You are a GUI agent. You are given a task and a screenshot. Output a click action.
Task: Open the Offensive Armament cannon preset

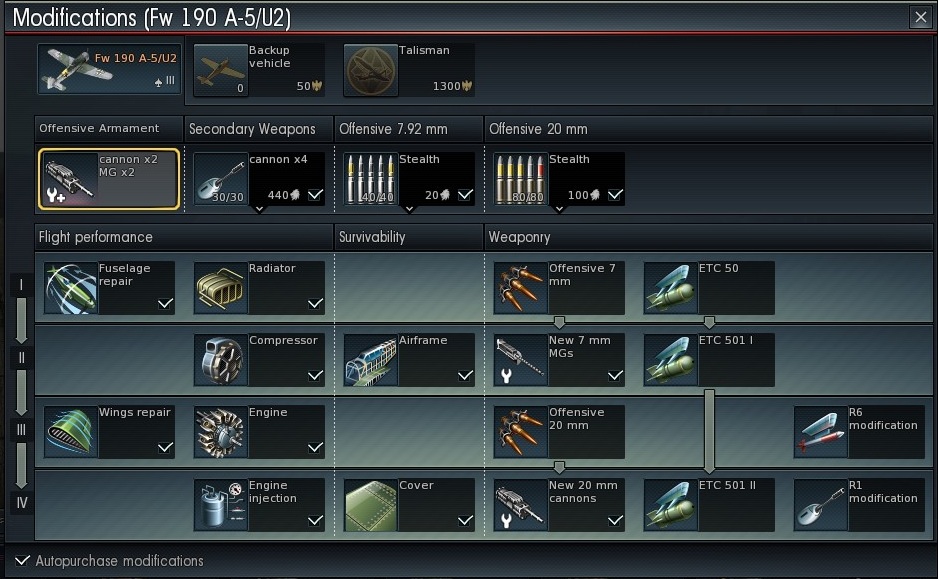tap(109, 179)
